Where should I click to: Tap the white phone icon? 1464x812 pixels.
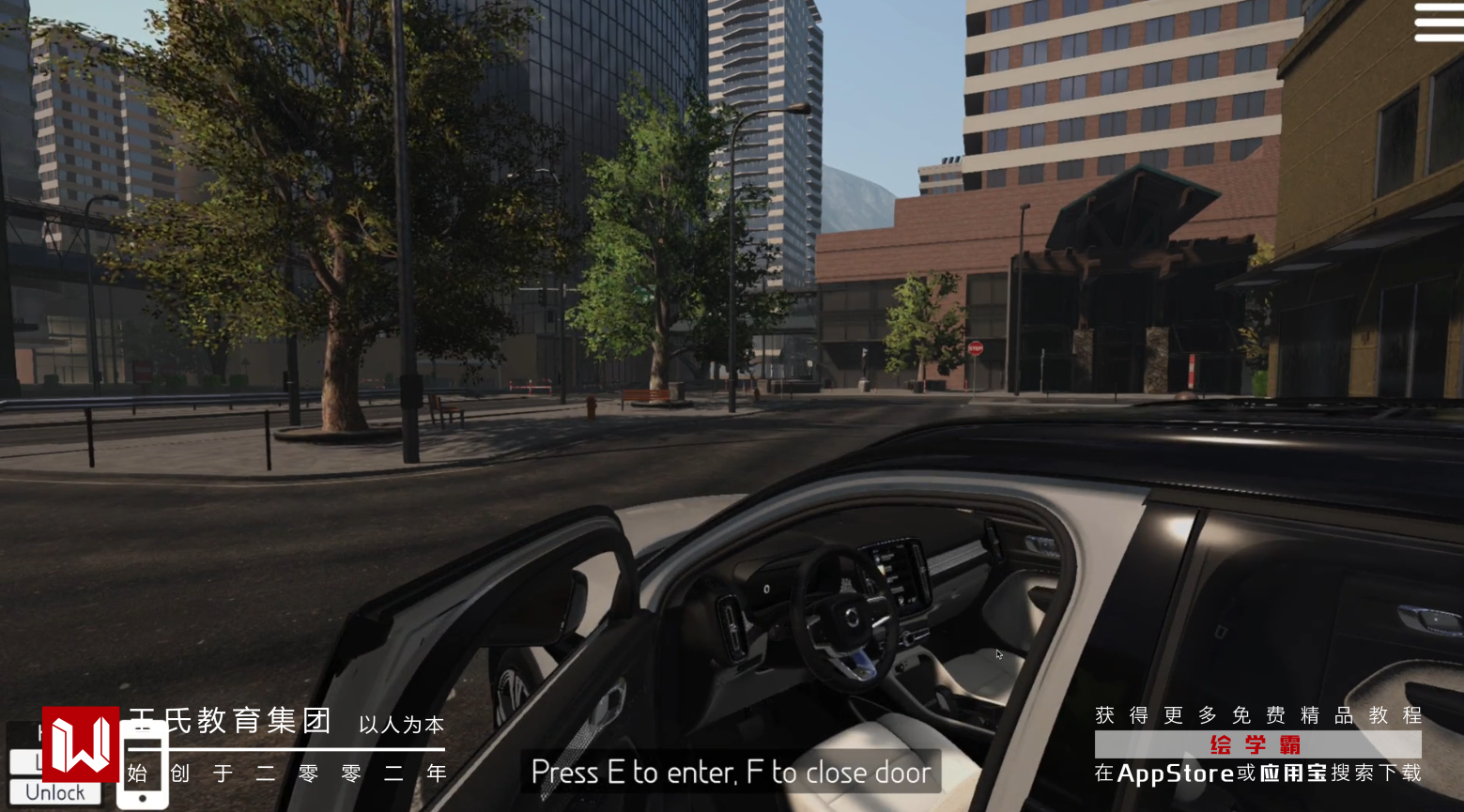click(143, 764)
